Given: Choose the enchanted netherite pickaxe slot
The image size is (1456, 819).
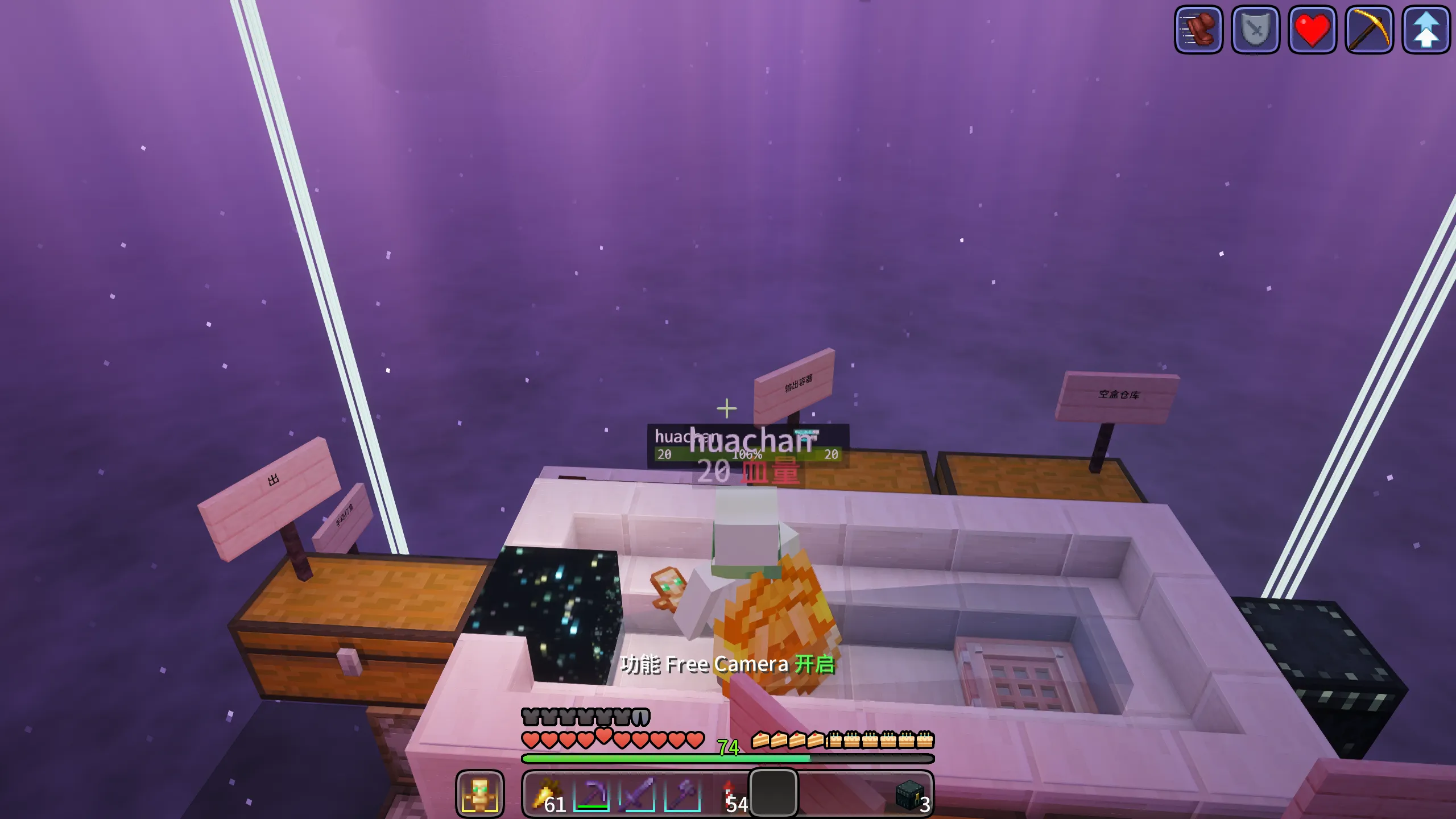Looking at the screenshot, I should (591, 794).
